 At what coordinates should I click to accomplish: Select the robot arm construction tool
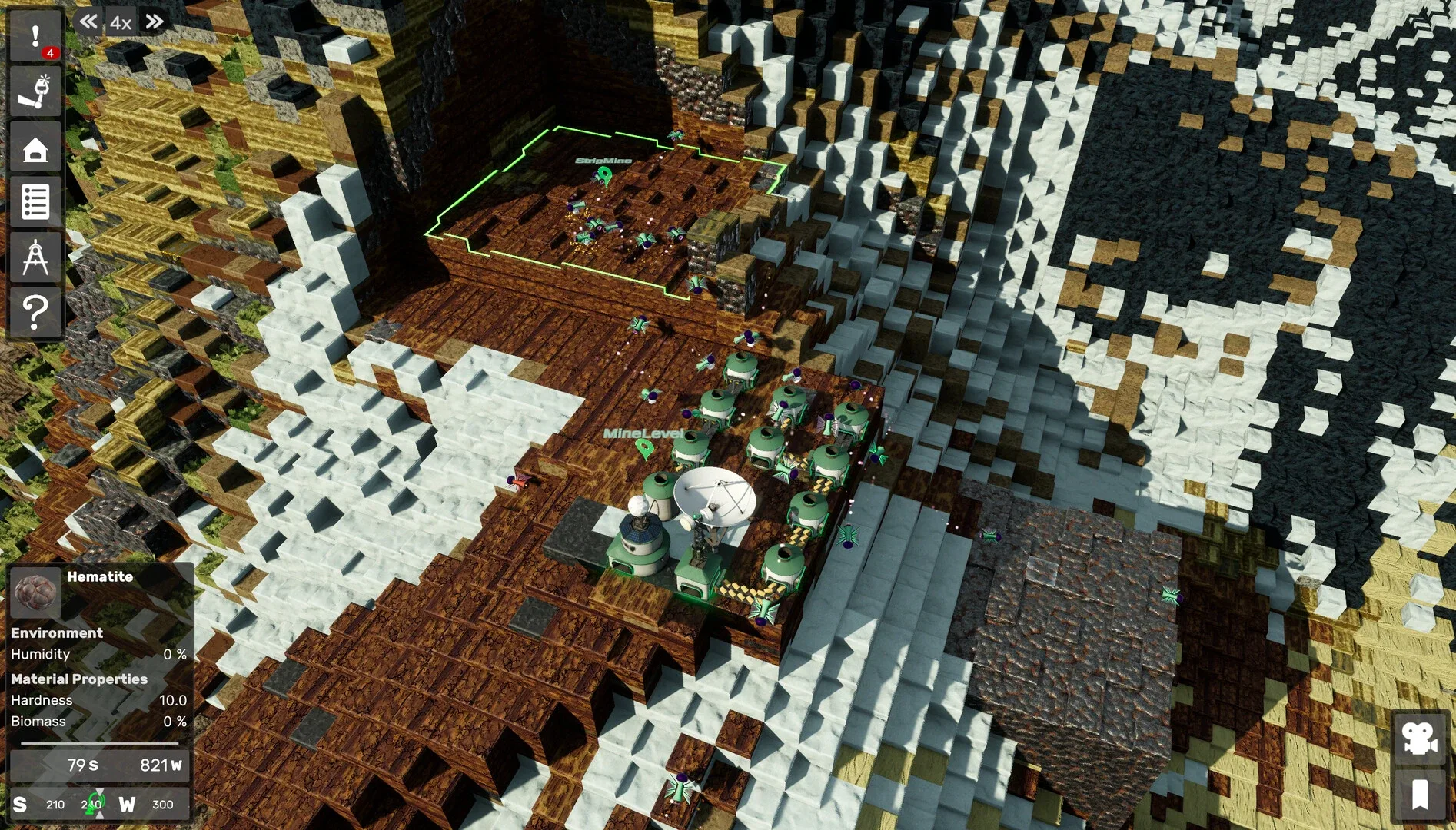tap(35, 92)
